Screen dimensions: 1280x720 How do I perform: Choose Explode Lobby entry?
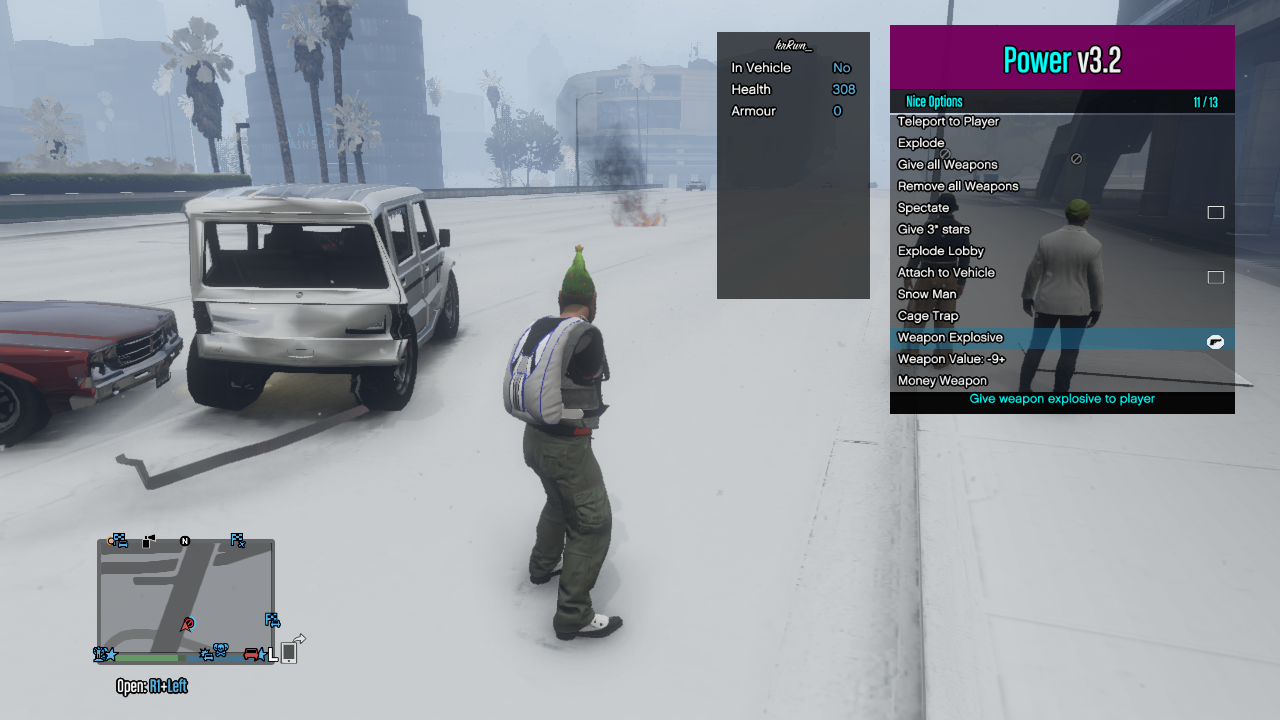[x=940, y=251]
